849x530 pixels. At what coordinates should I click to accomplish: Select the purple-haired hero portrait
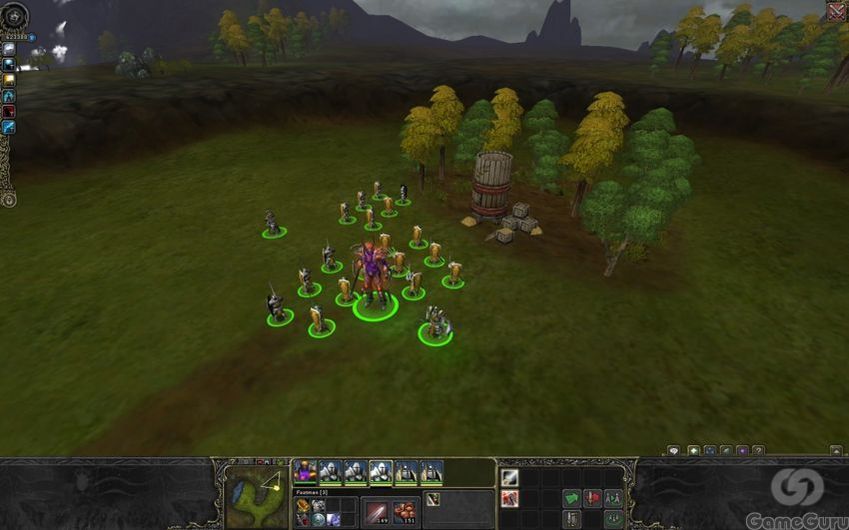[305, 470]
